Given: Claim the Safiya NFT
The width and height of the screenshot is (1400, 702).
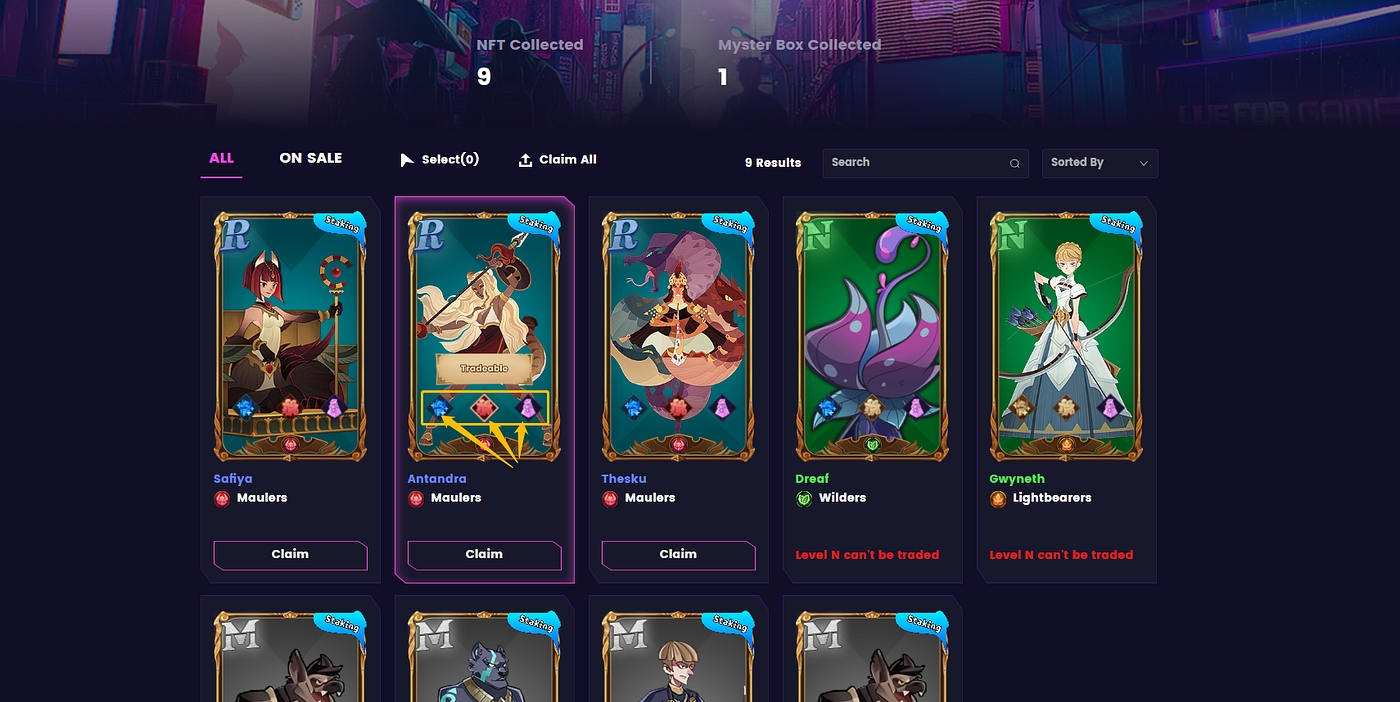Looking at the screenshot, I should [290, 555].
